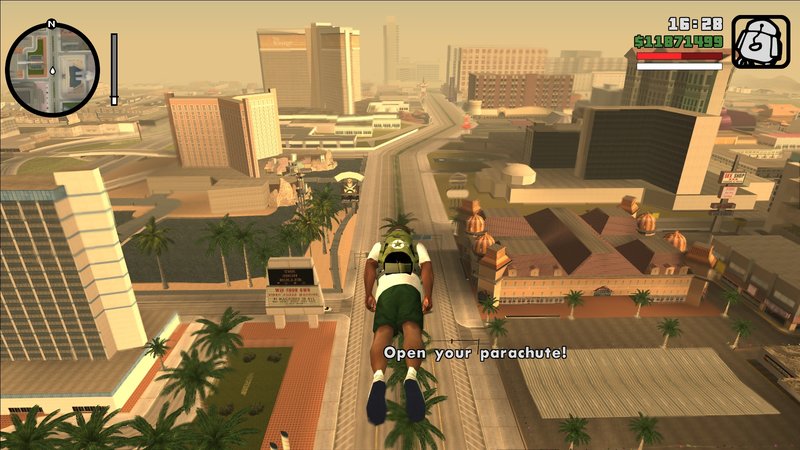The image size is (800, 450).
Task: Click the north marker on the radar
Action: coord(51,23)
